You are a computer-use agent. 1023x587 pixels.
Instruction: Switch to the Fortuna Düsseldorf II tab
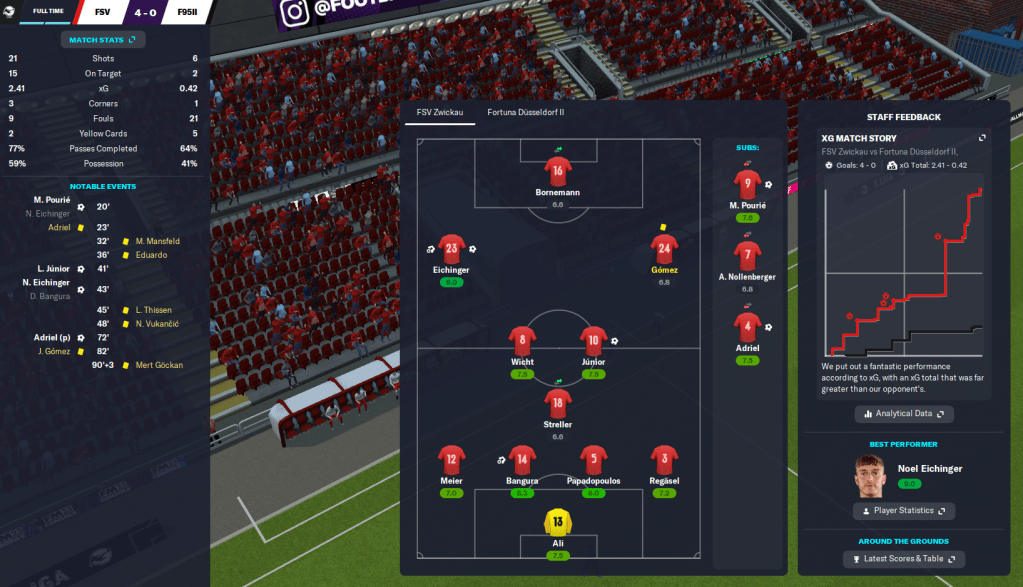point(526,112)
